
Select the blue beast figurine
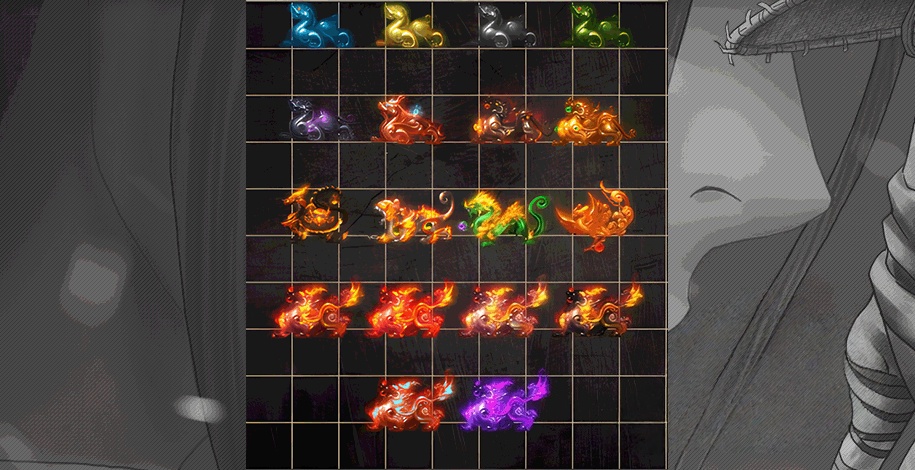(316, 26)
